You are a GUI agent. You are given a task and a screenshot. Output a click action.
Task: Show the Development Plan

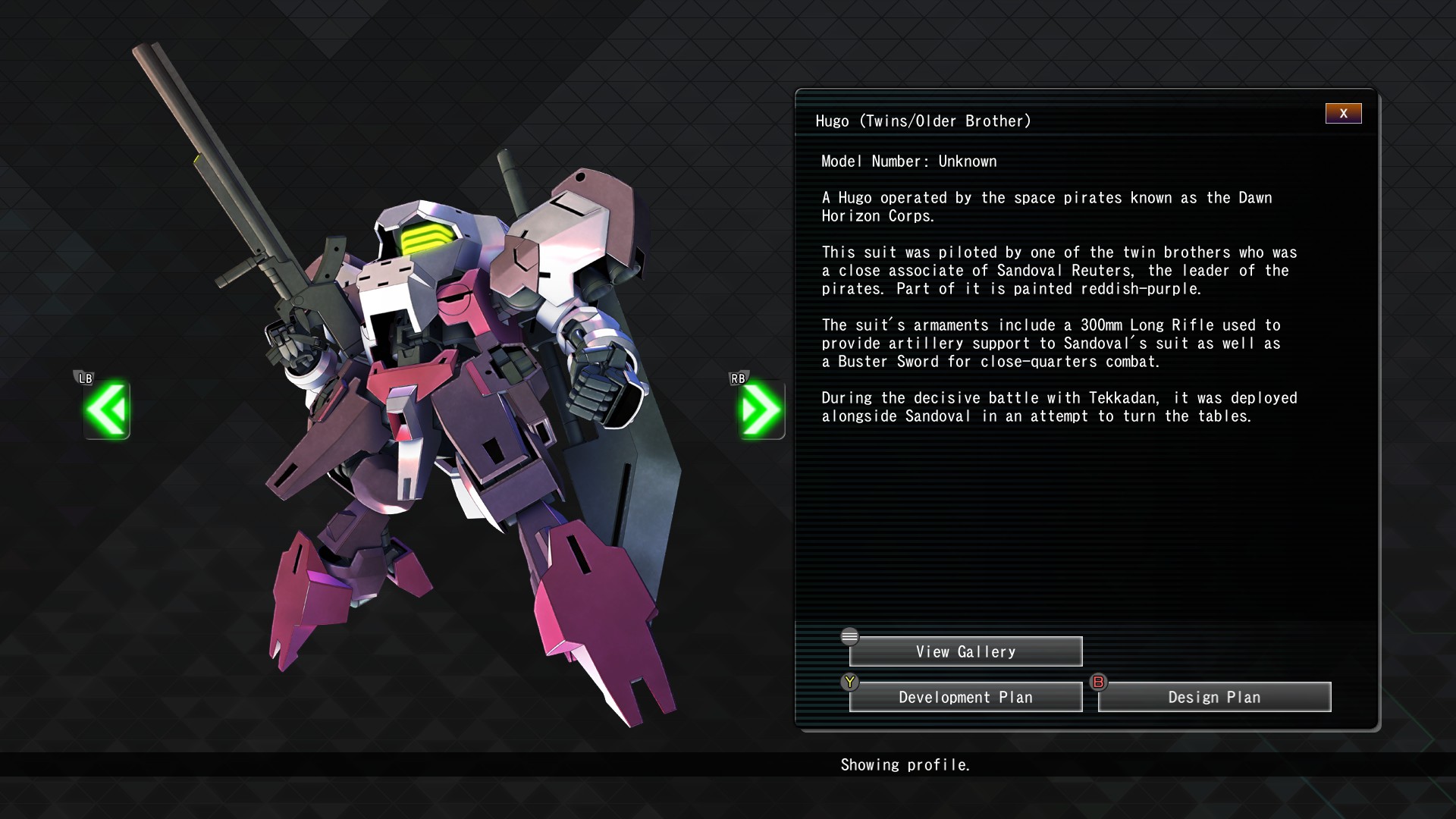tap(965, 697)
